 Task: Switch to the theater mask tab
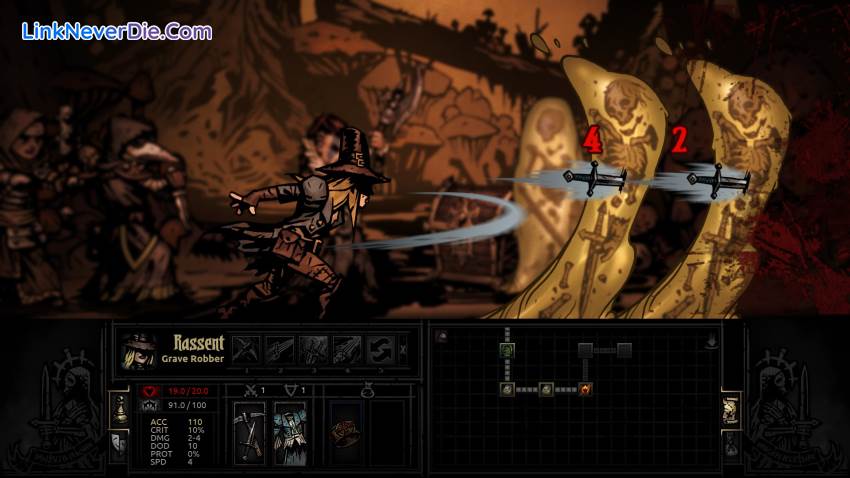click(x=119, y=443)
